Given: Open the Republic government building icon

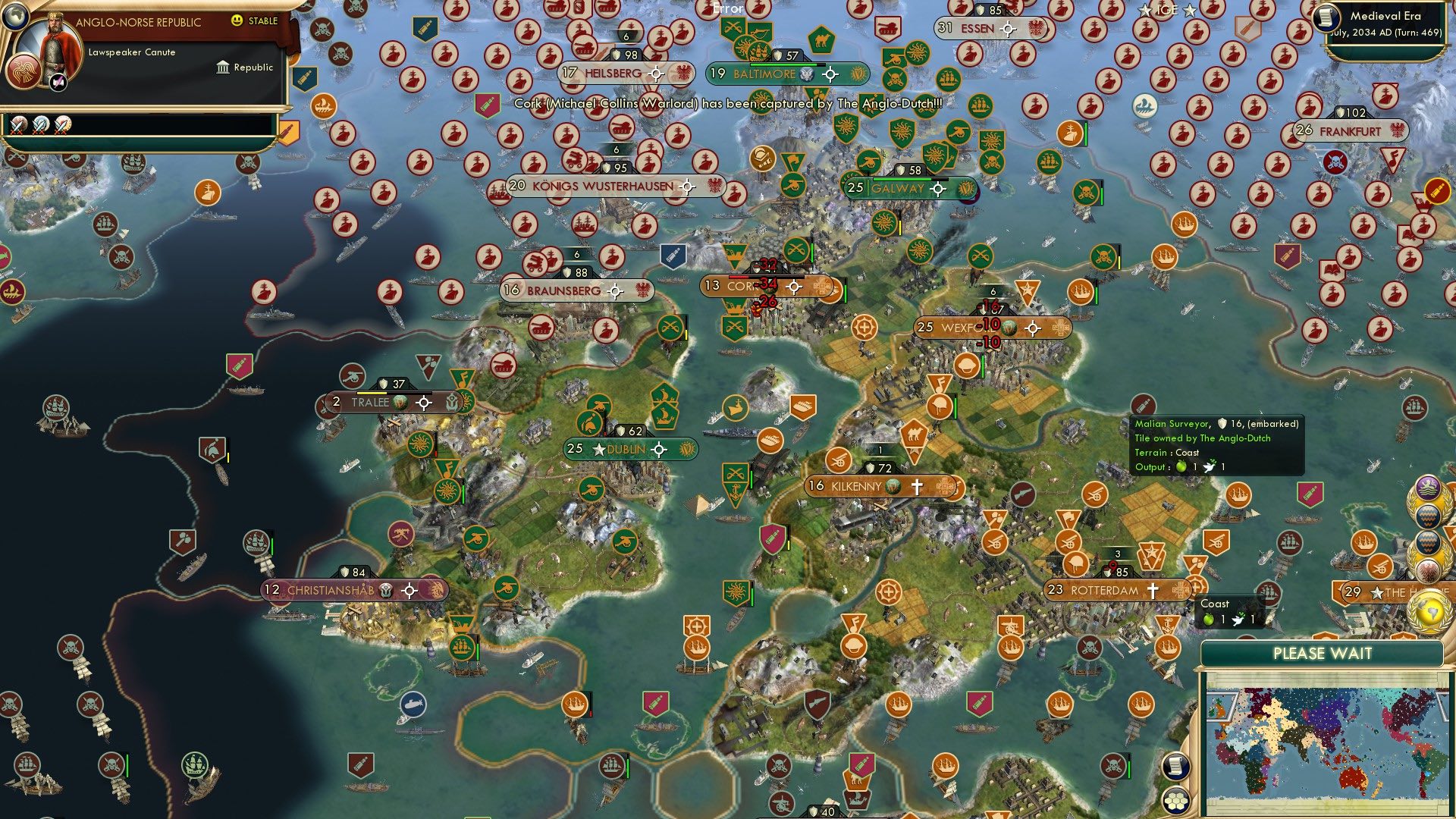Looking at the screenshot, I should [223, 67].
